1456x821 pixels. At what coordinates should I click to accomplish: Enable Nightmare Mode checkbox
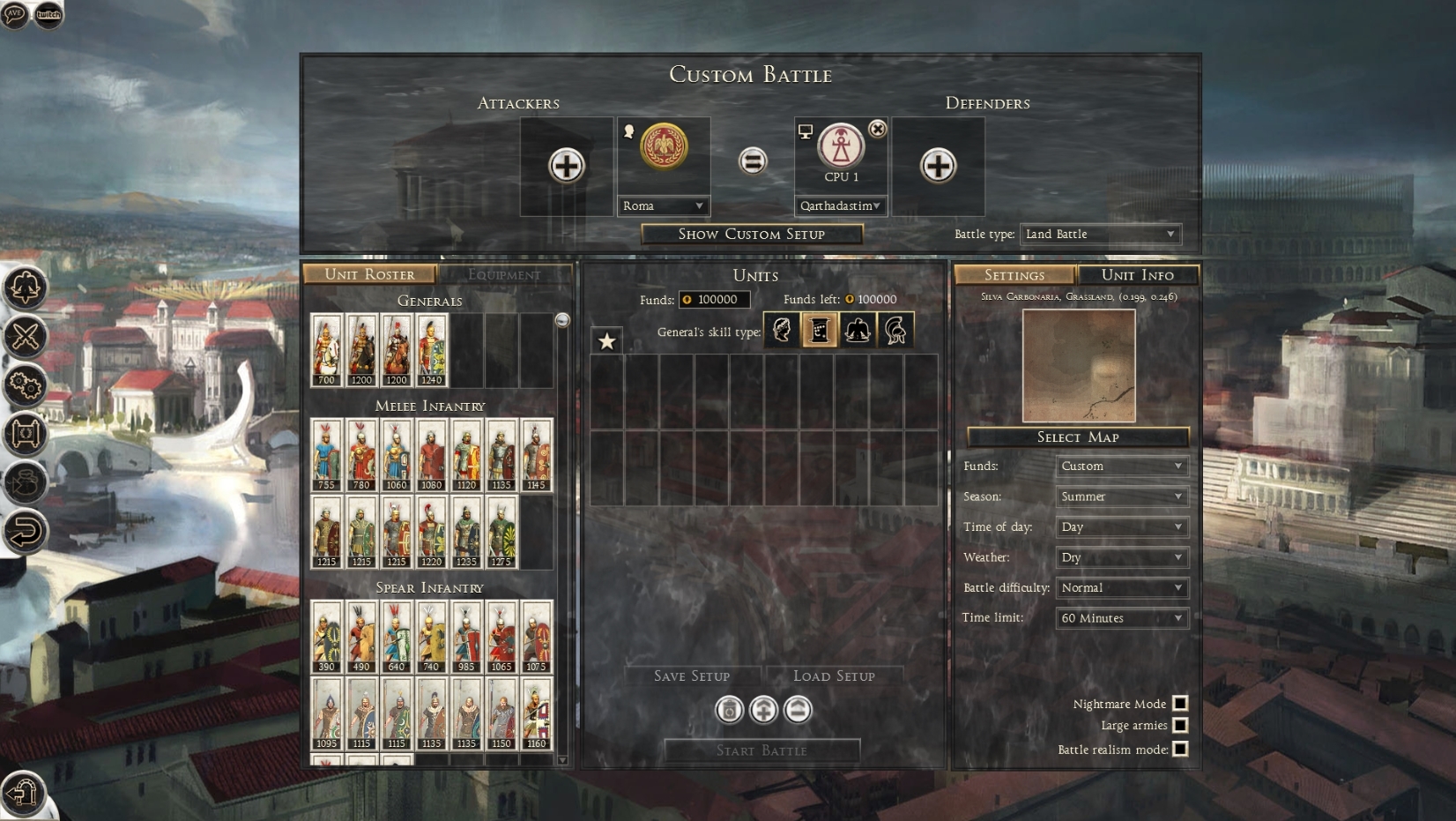pos(1180,703)
